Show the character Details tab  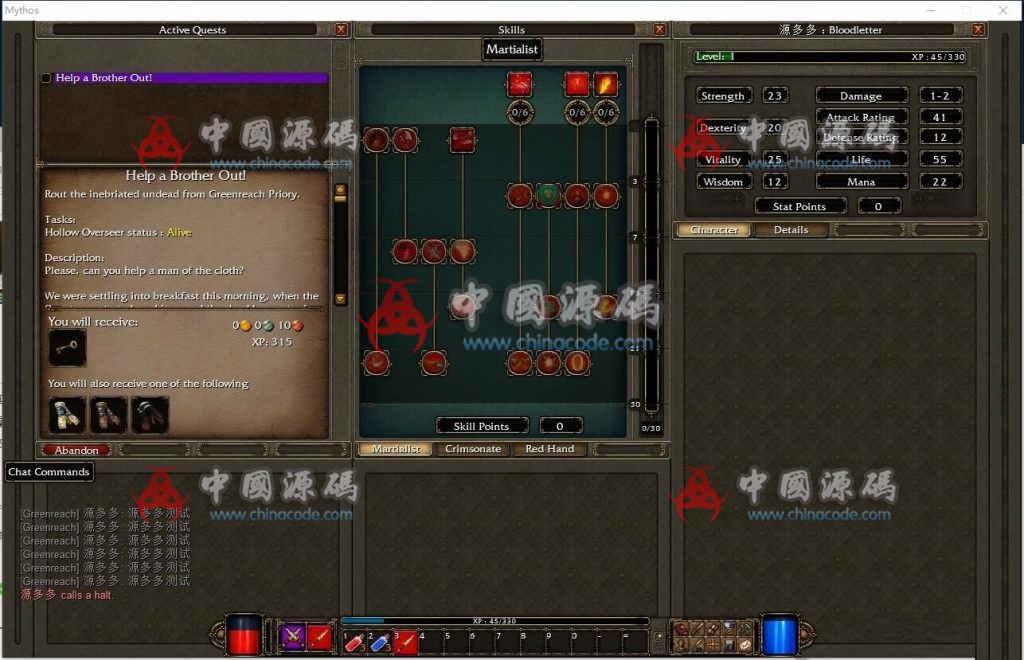tap(790, 230)
